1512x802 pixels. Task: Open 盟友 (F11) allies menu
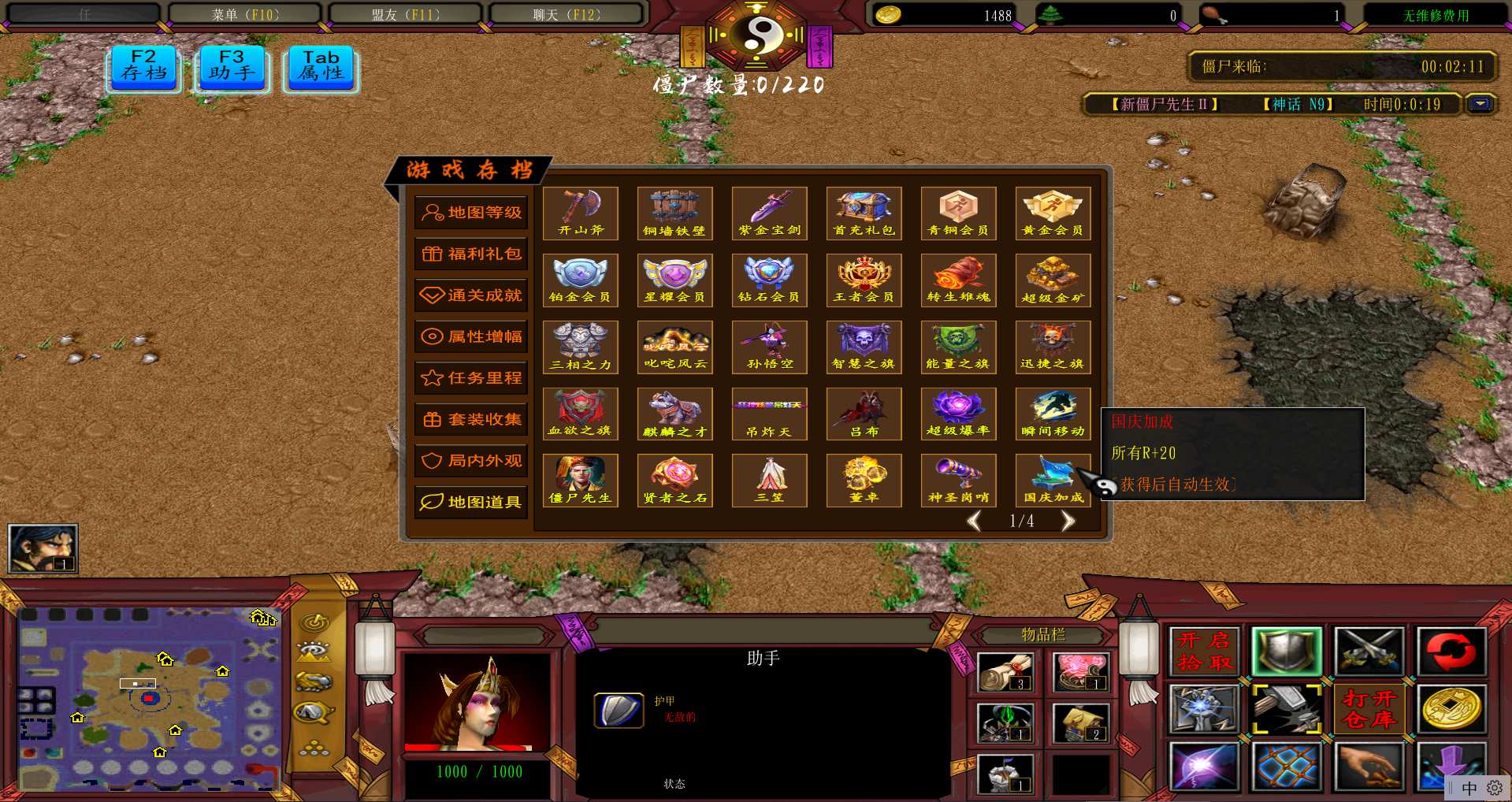406,14
